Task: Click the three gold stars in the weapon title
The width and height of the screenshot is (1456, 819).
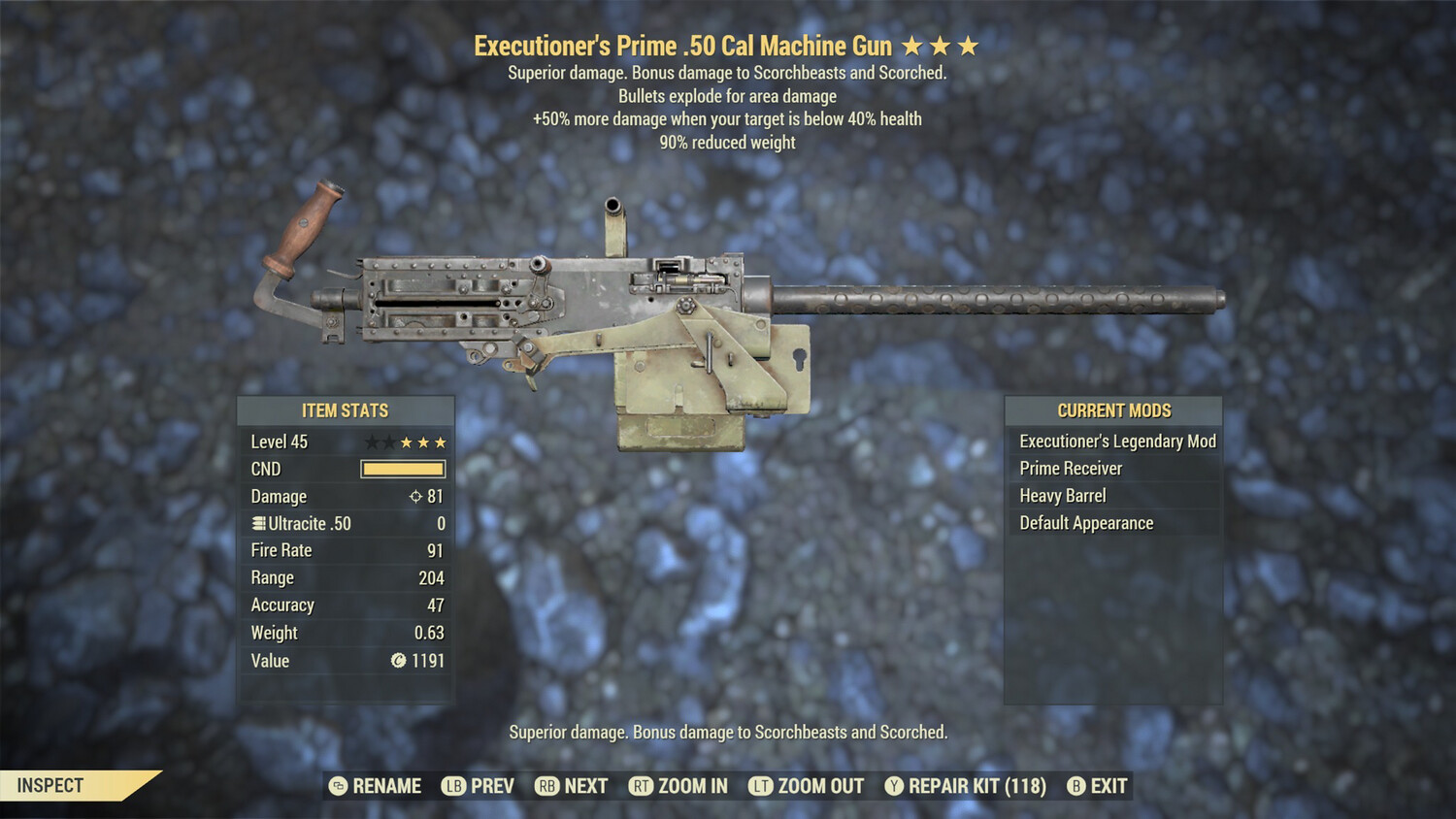Action: point(942,45)
